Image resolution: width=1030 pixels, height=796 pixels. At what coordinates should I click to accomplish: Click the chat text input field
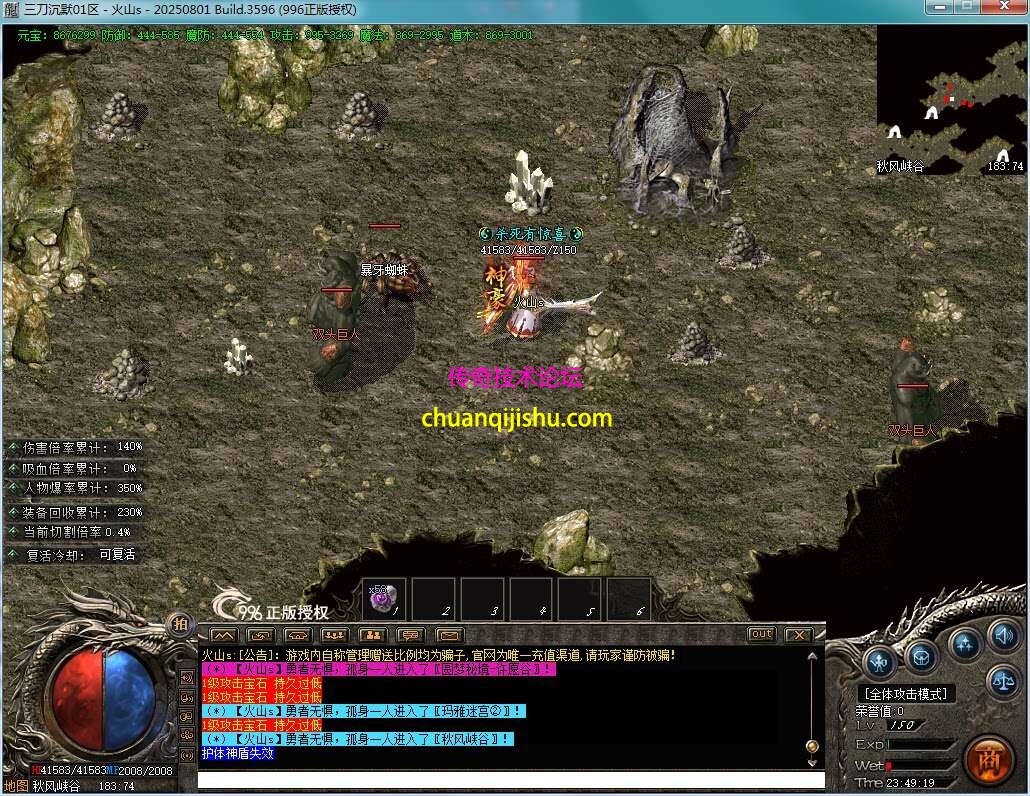coord(510,780)
